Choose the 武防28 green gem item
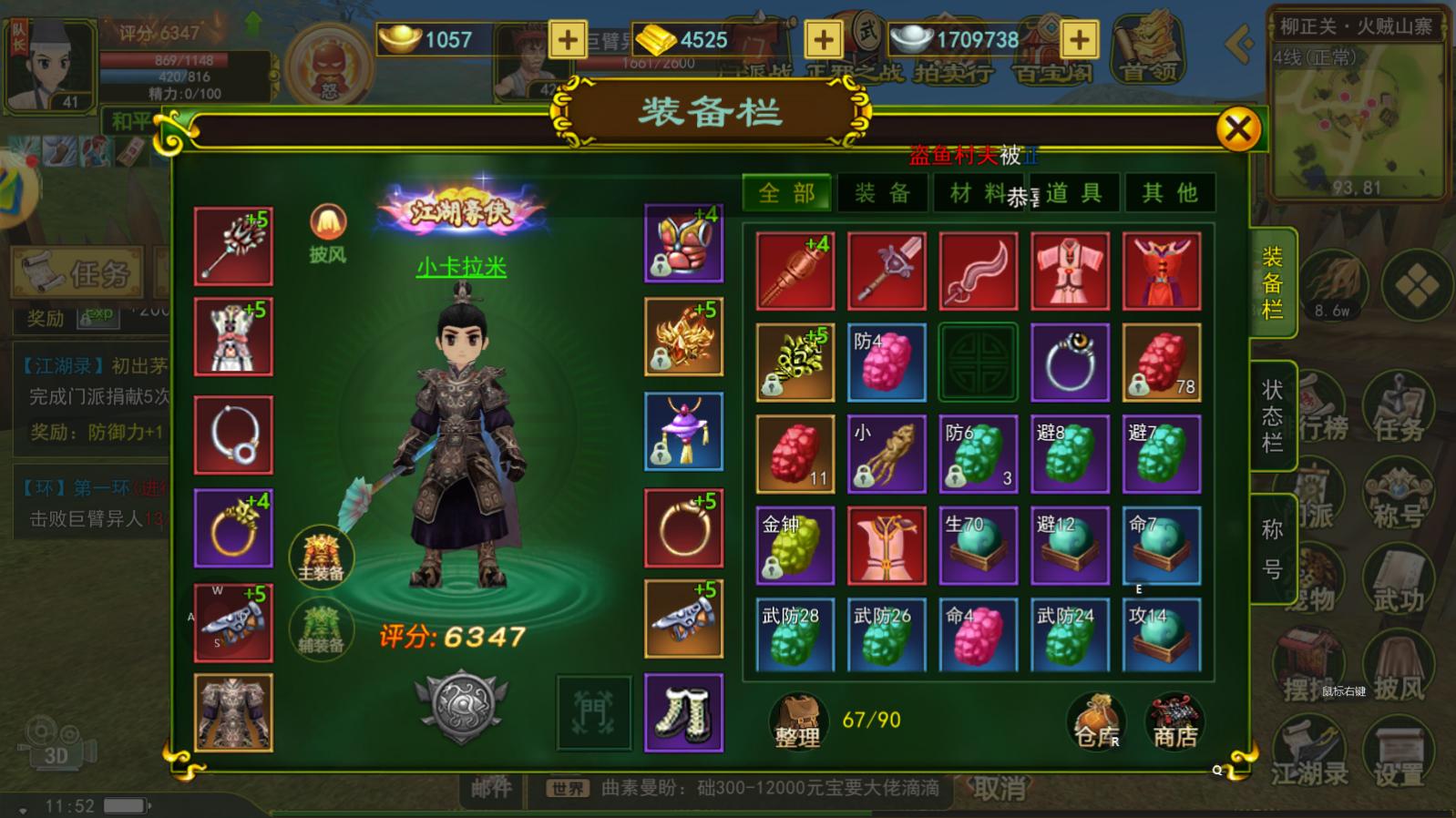This screenshot has height=818, width=1456. 795,636
